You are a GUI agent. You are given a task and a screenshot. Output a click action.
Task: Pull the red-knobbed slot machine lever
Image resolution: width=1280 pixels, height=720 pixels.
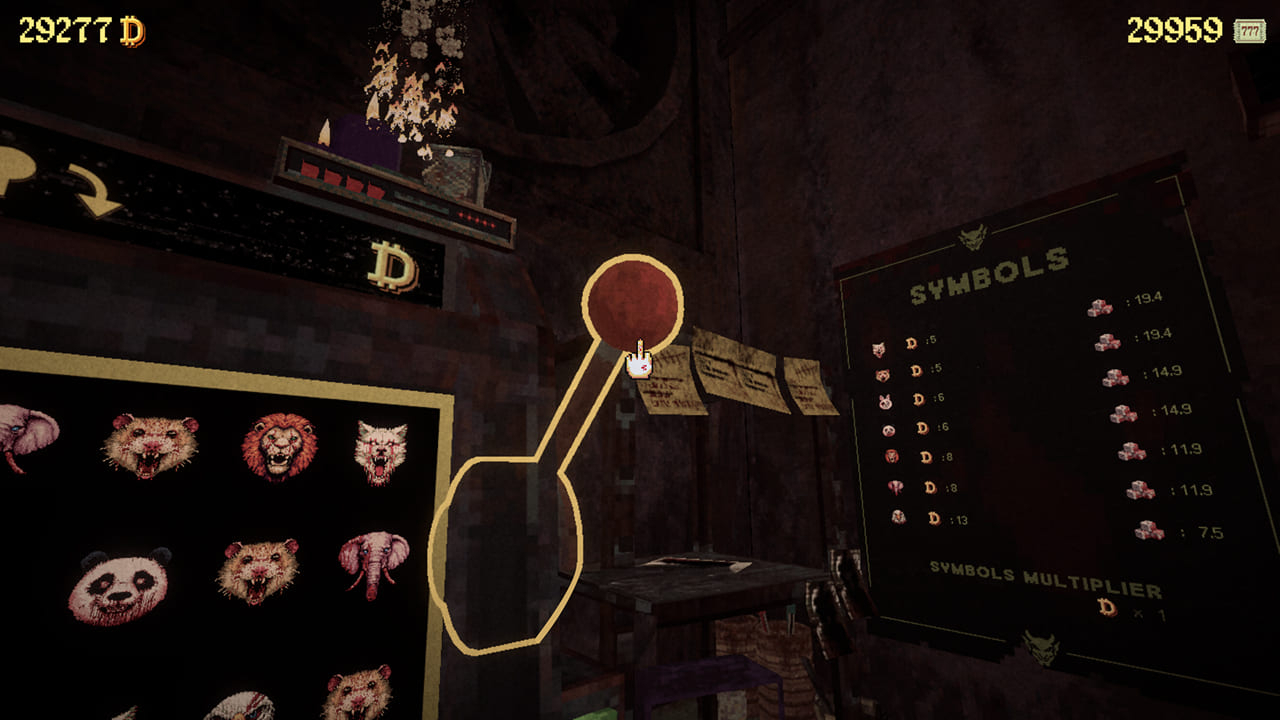pos(630,300)
